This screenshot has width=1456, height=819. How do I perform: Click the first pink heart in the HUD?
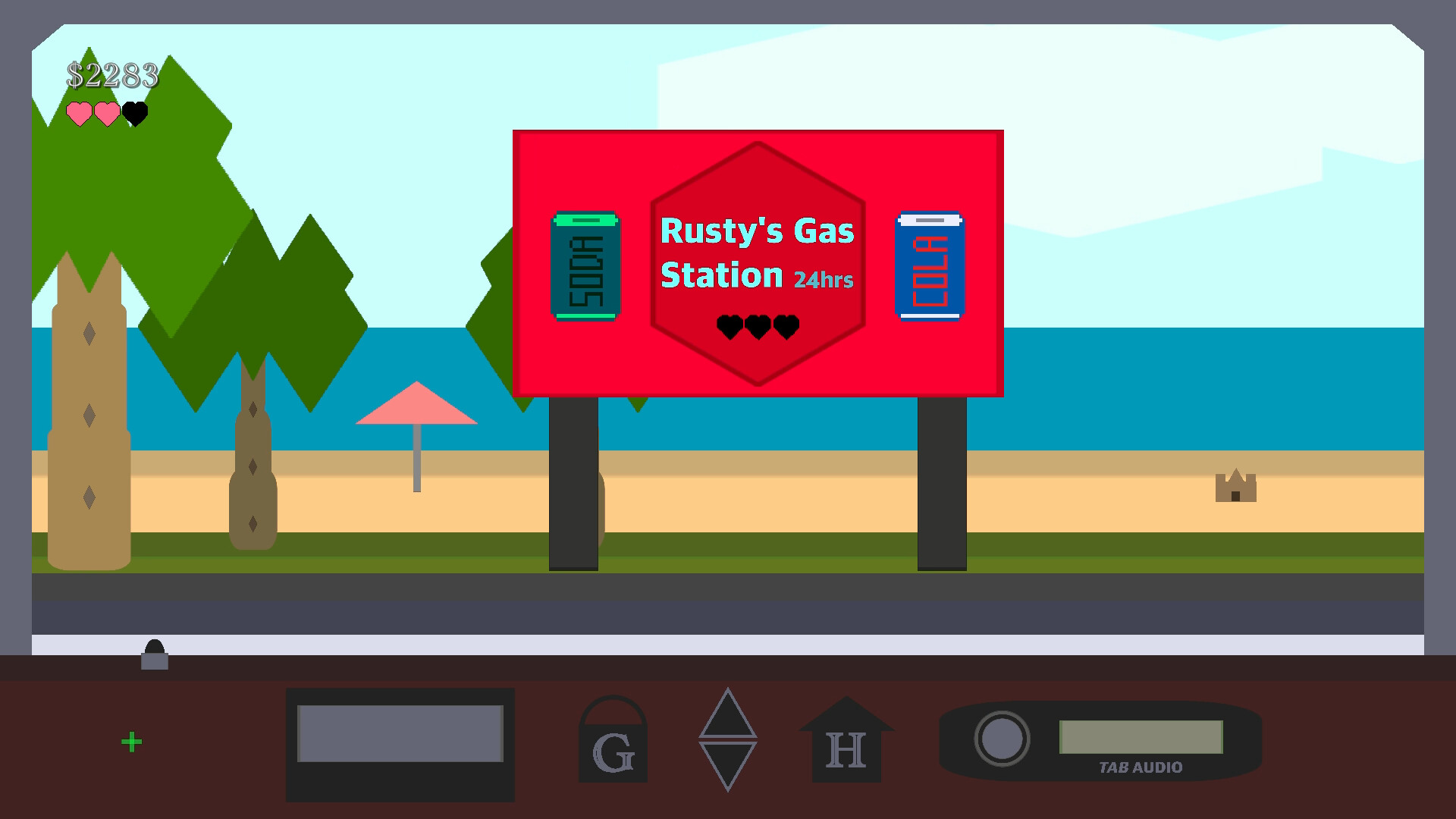tap(78, 115)
